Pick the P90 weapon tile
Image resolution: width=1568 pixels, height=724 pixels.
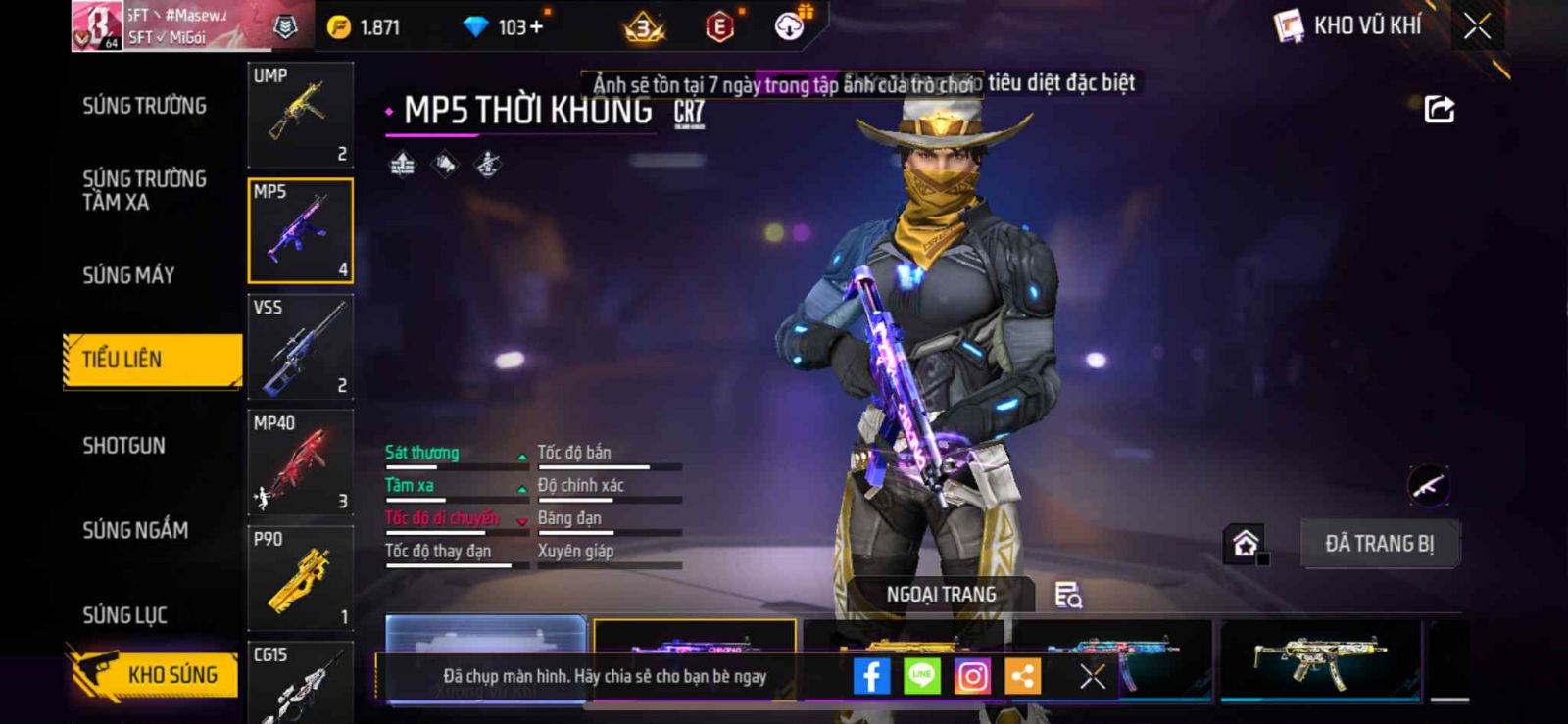tap(300, 577)
